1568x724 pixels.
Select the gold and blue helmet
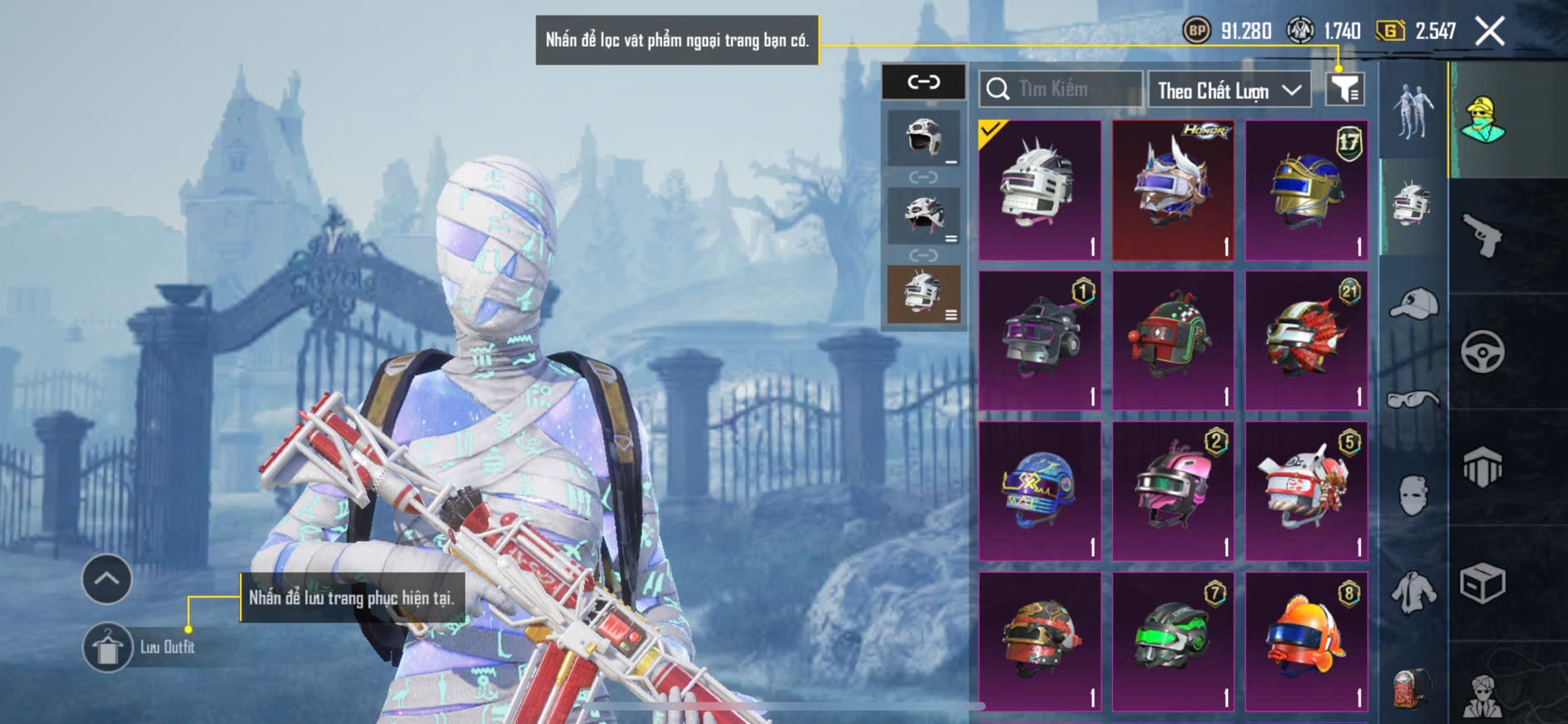pyautogui.click(x=1306, y=190)
